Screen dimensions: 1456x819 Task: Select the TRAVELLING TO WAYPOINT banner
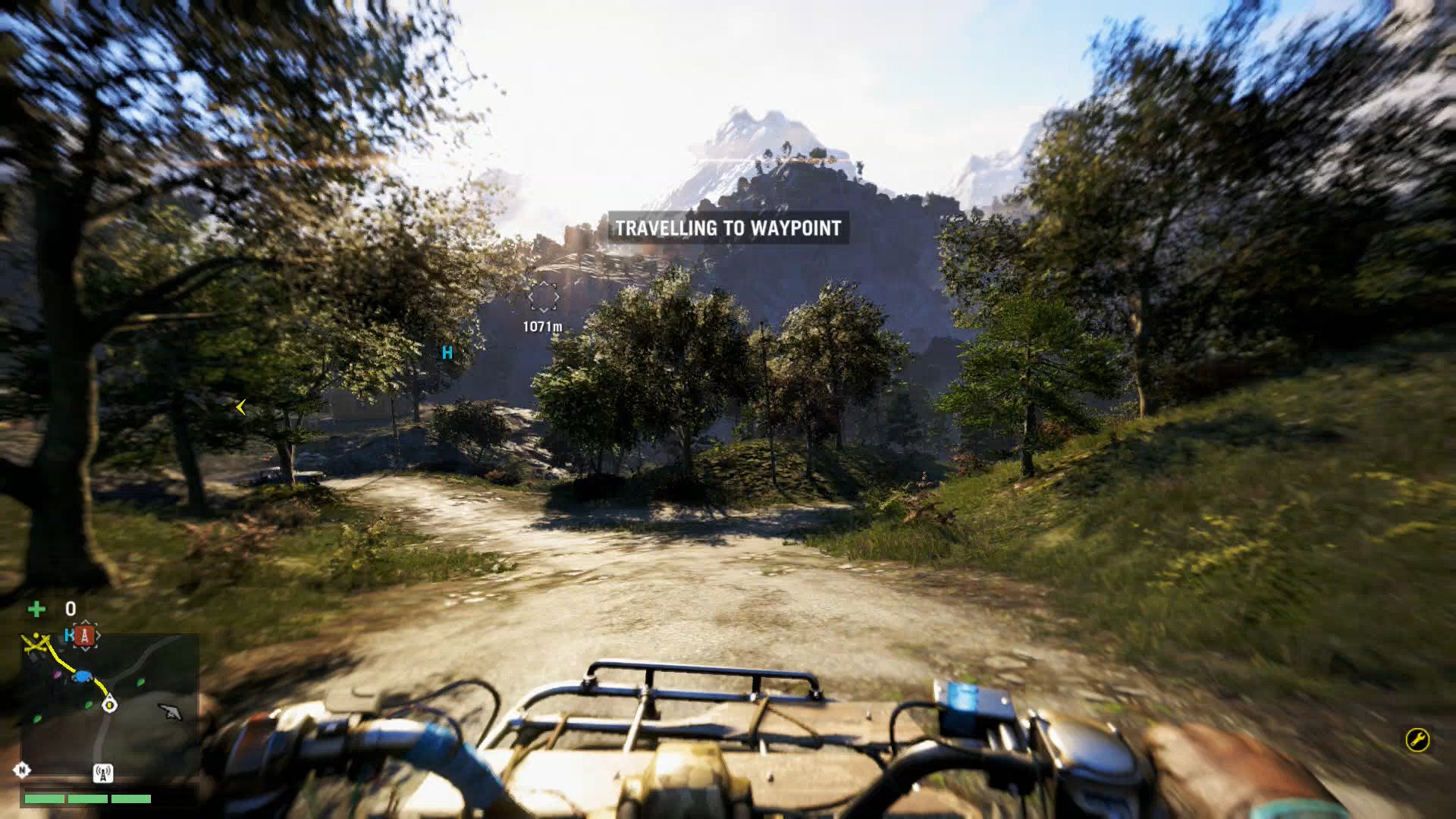pos(729,225)
